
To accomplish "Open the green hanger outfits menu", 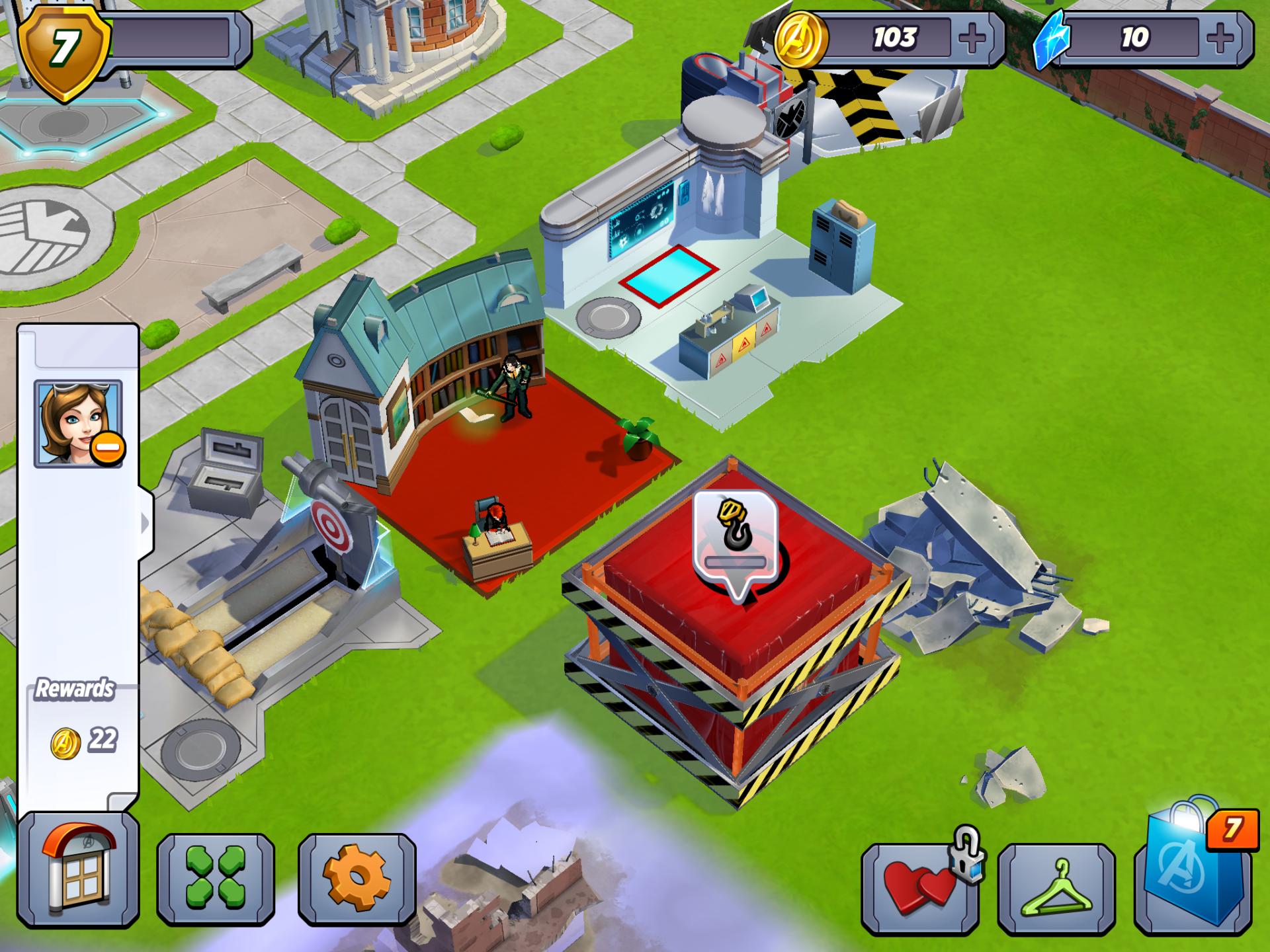I will [x=1056, y=888].
